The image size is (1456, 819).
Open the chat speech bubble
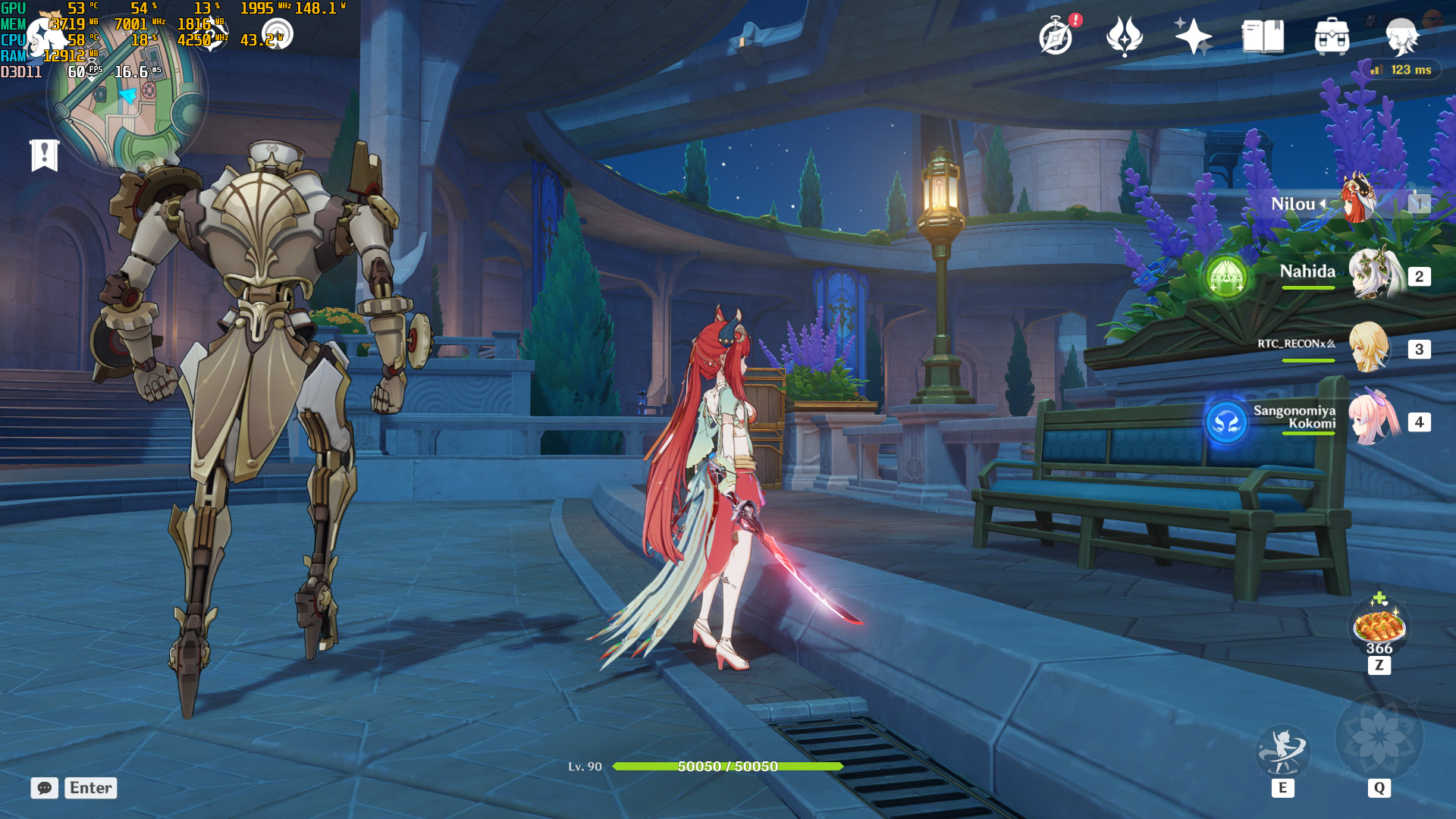pyautogui.click(x=44, y=788)
